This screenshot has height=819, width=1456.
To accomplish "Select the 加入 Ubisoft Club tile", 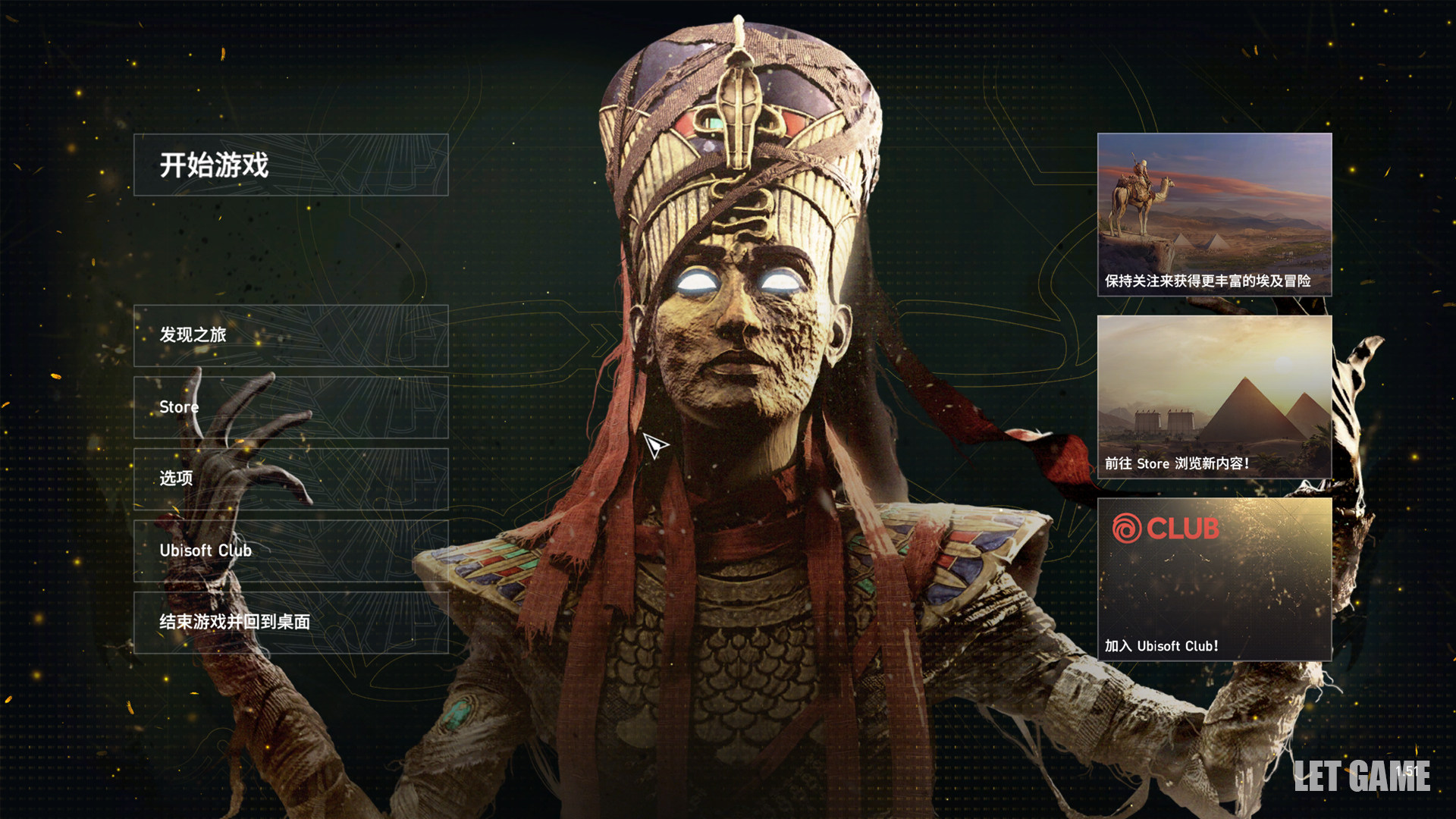I will (x=1214, y=579).
